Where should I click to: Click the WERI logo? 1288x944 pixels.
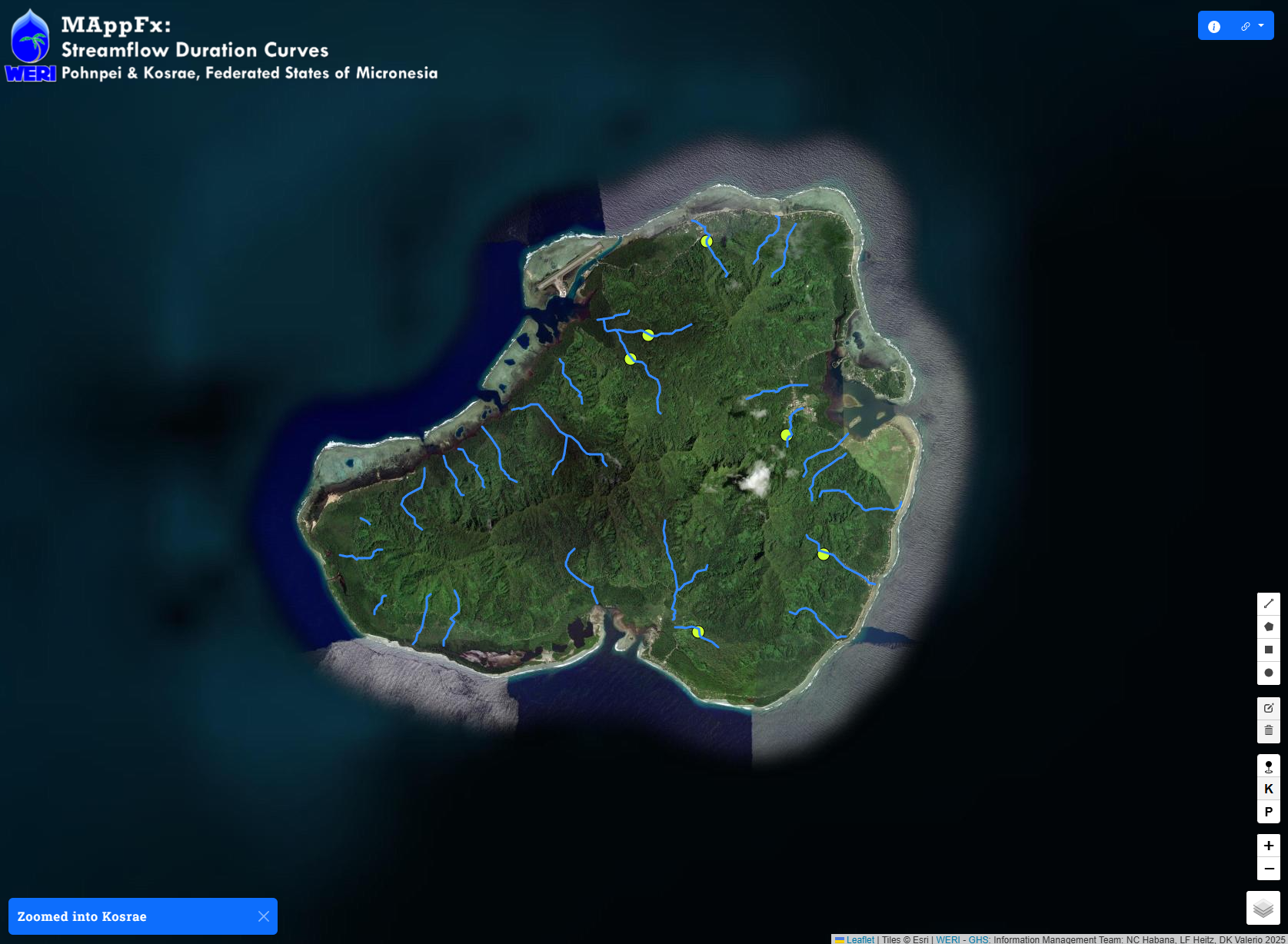29,44
